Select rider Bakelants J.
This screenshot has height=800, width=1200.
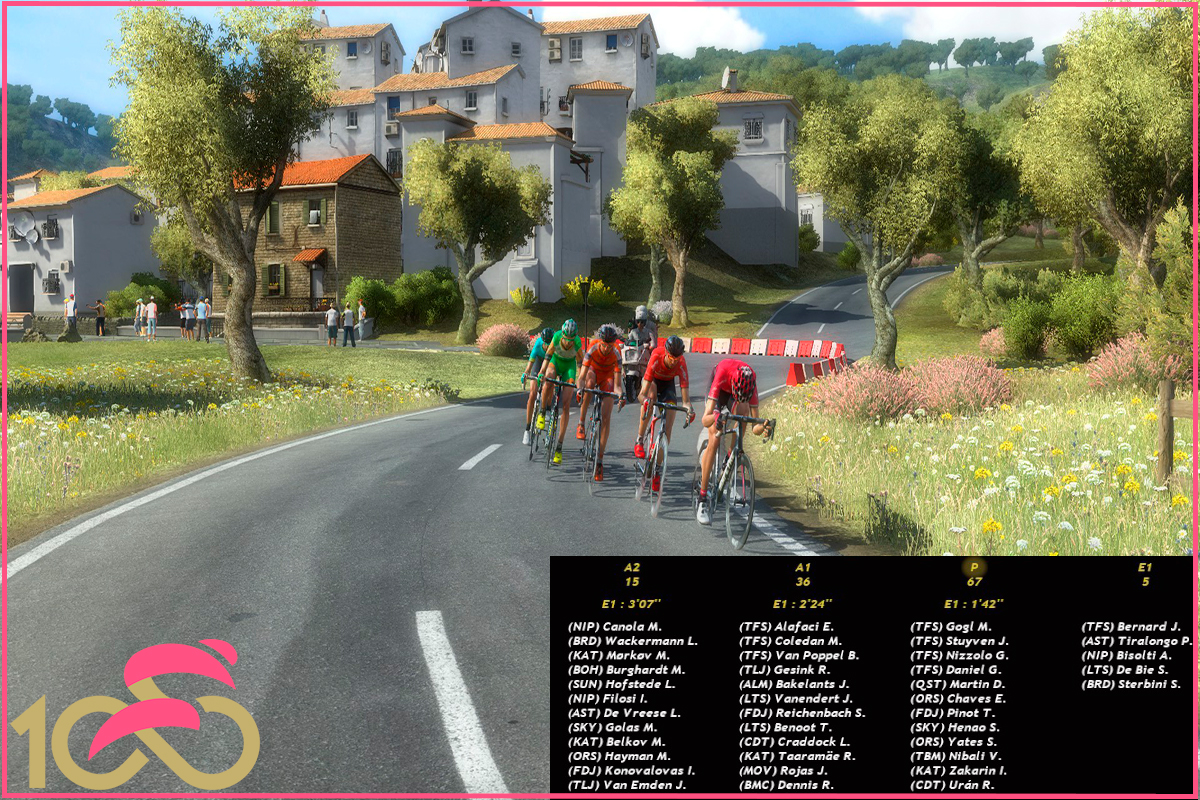794,684
